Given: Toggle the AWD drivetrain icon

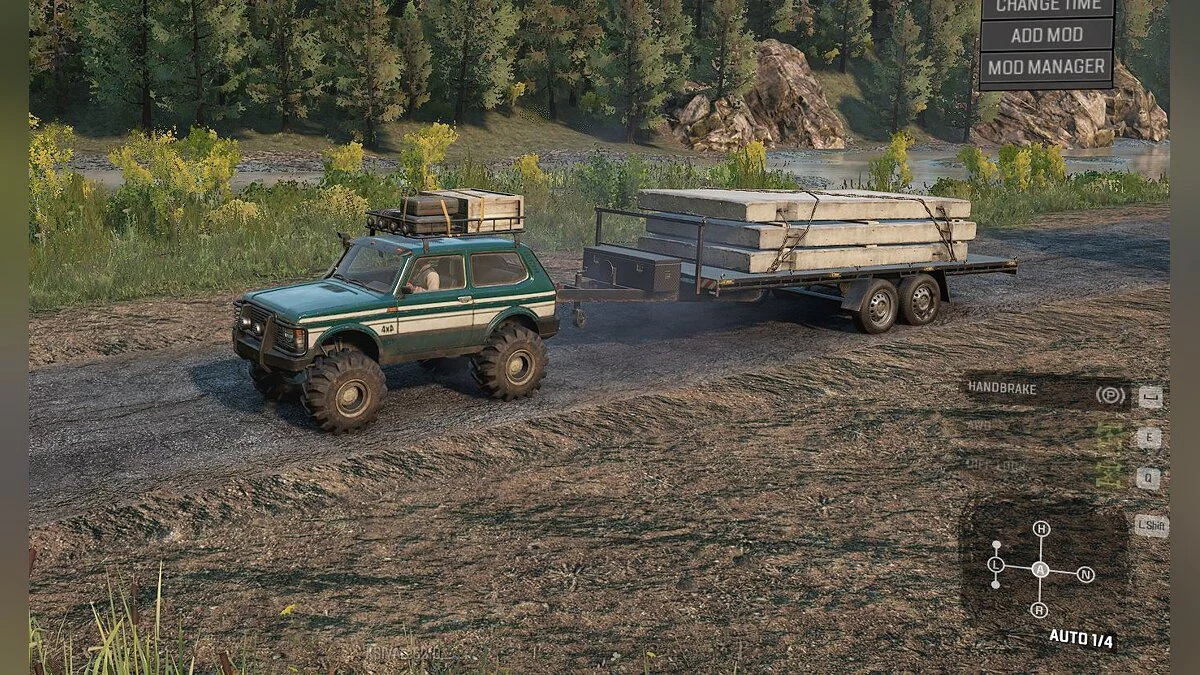Looking at the screenshot, I should pyautogui.click(x=1109, y=434).
